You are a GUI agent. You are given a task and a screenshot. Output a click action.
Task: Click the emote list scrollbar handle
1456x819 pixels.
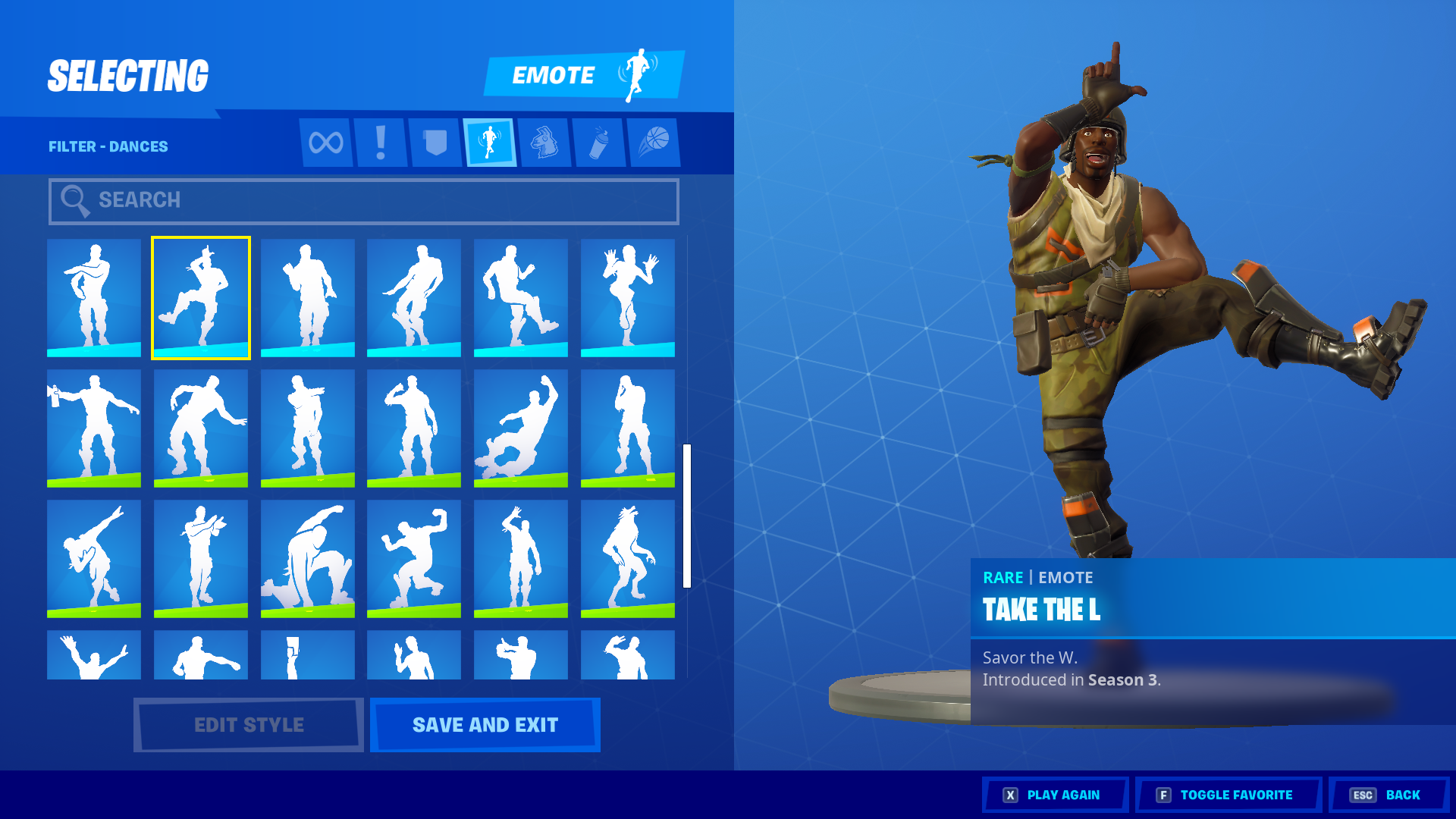coord(687,516)
